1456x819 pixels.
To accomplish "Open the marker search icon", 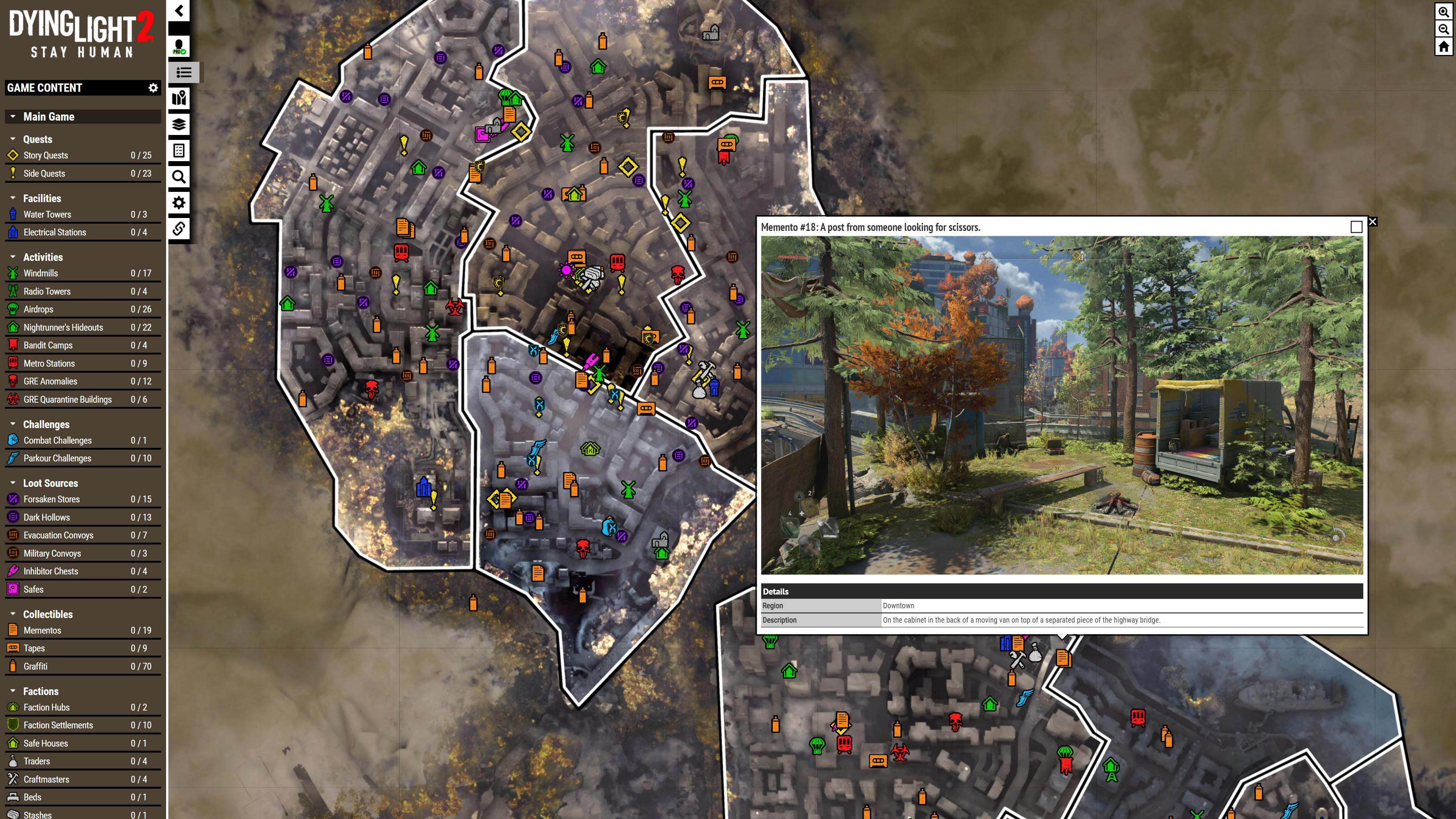I will tap(179, 177).
